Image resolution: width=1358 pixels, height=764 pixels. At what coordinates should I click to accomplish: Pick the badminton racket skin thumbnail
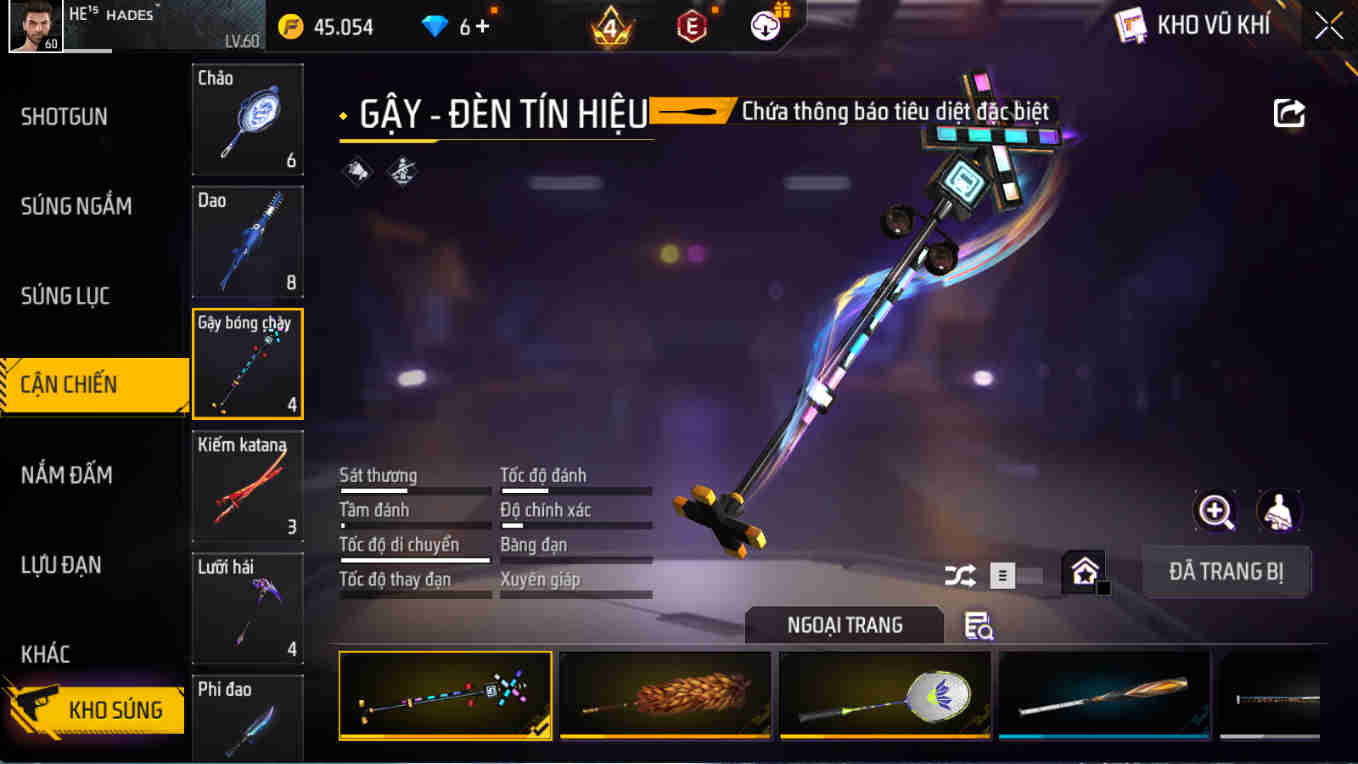pyautogui.click(x=884, y=695)
